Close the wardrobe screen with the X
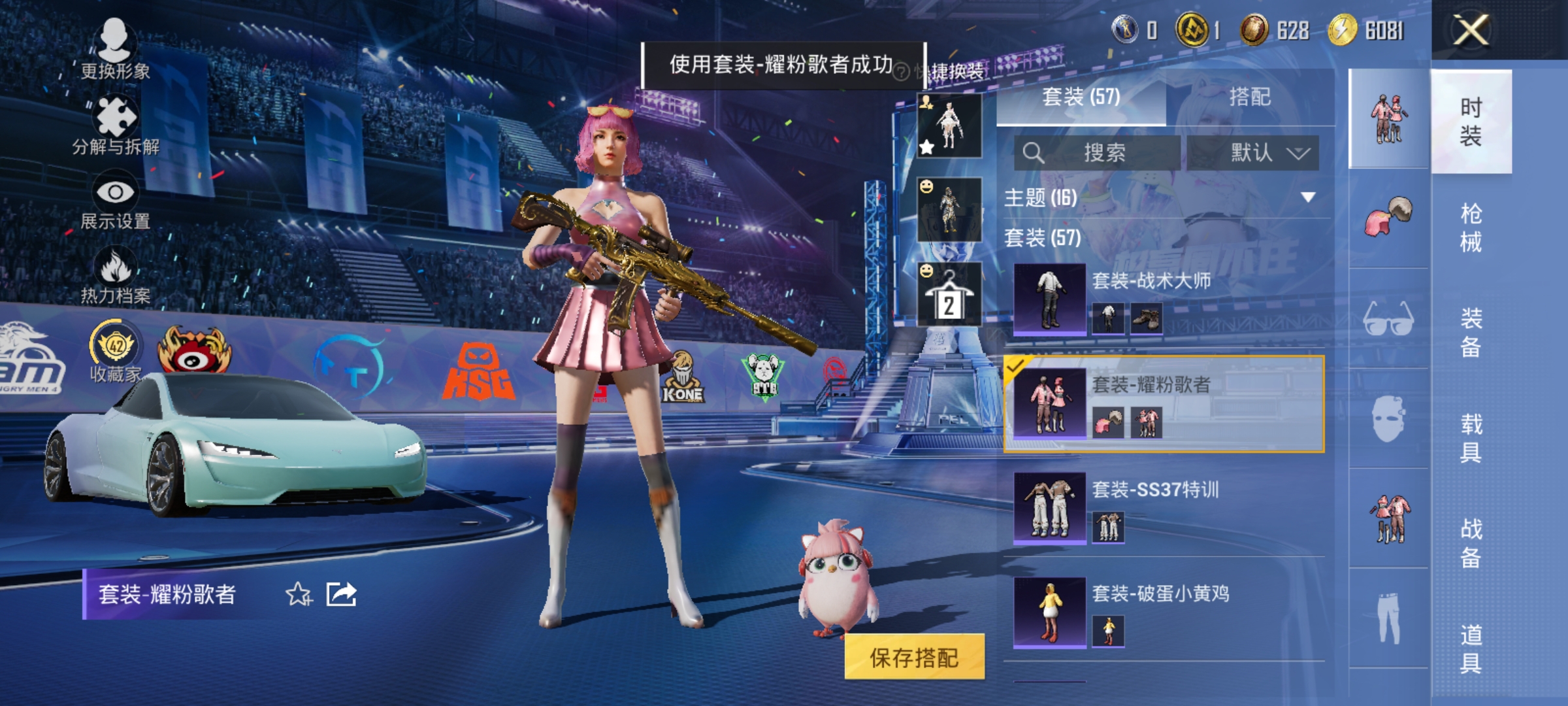Screen dimensions: 1568x706 pyautogui.click(x=1471, y=30)
